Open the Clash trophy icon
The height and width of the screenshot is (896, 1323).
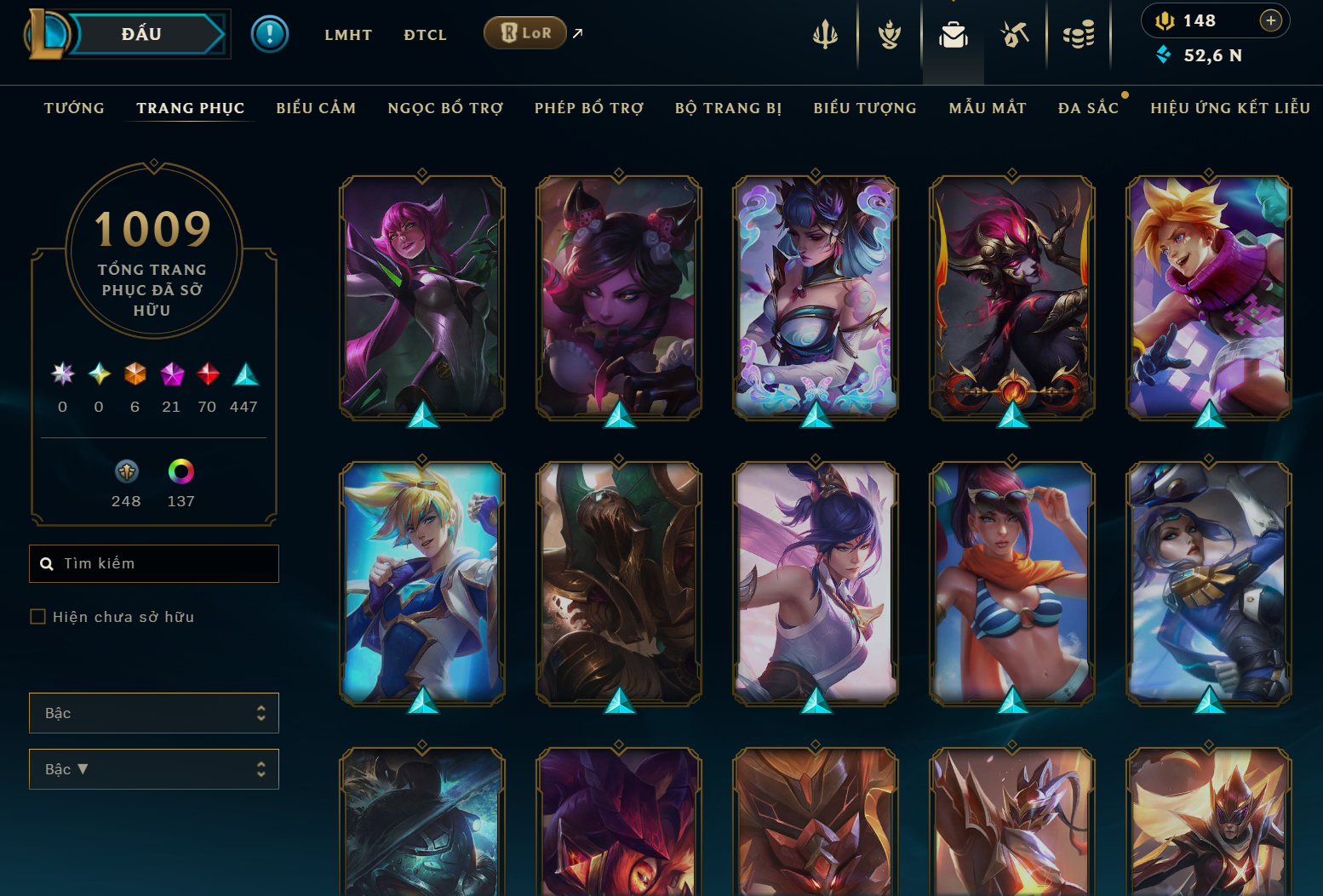(888, 34)
